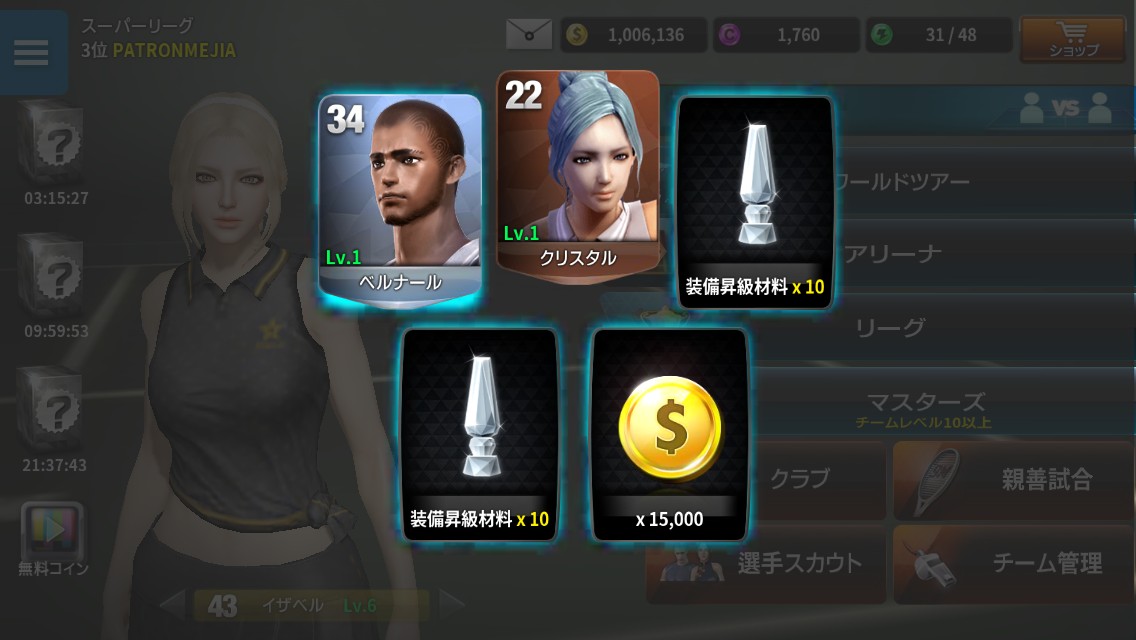Screen dimensions: 1136x640
Task: Switch to previous player with left arrow
Action: (x=172, y=603)
